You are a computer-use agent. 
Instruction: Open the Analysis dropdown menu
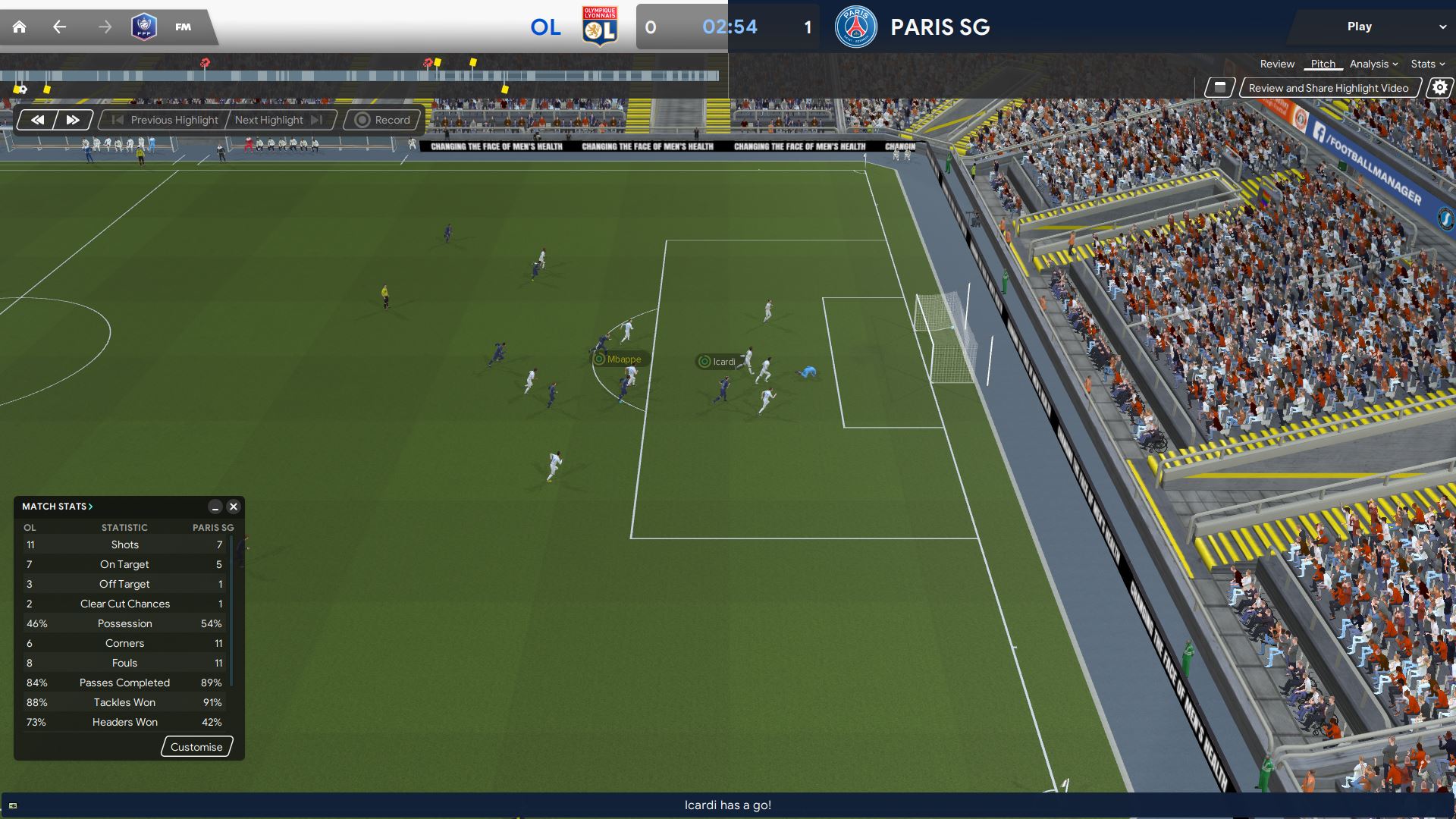[1373, 64]
